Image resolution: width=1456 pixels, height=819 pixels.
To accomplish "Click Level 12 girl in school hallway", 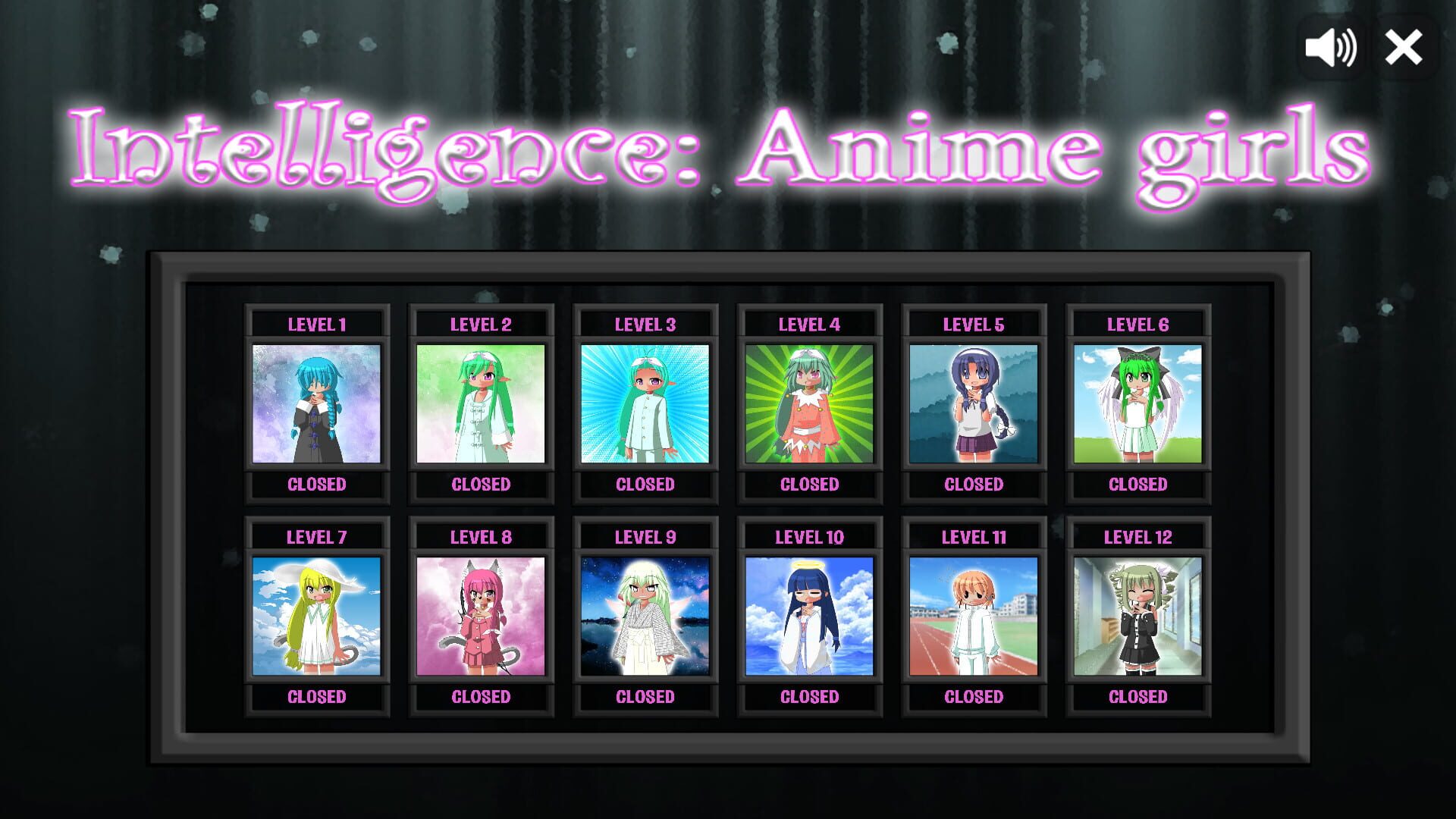I will (x=1137, y=616).
